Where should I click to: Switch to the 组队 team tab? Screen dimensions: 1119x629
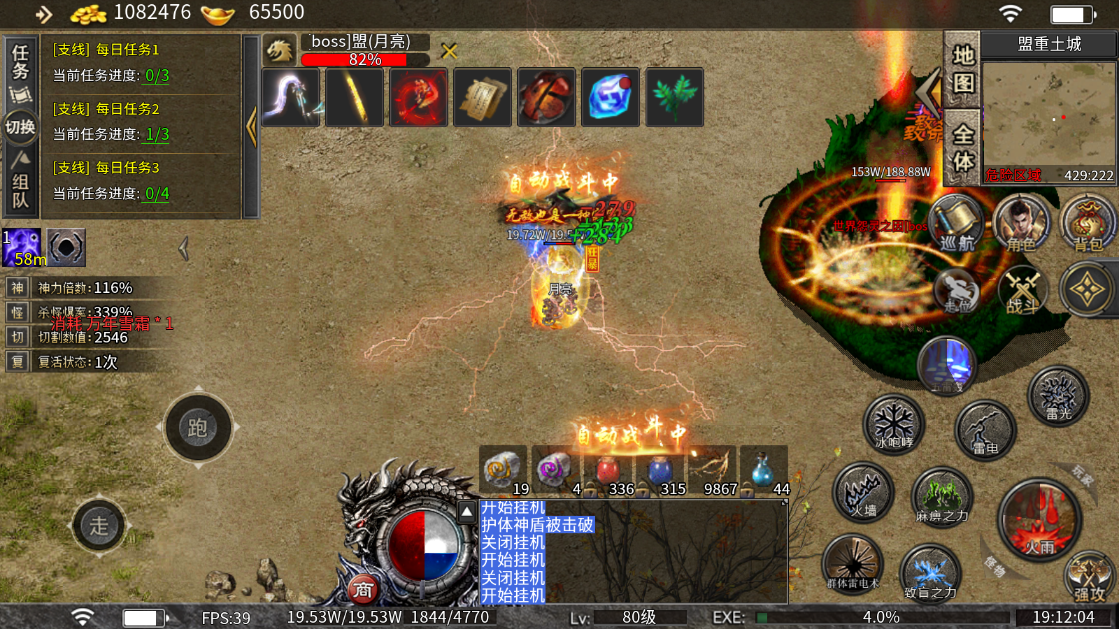(20, 187)
